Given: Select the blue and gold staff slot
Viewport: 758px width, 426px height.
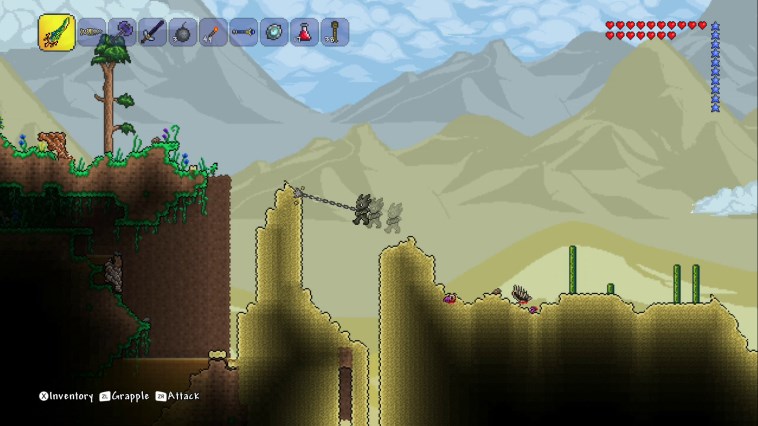Looking at the screenshot, I should 243,32.
